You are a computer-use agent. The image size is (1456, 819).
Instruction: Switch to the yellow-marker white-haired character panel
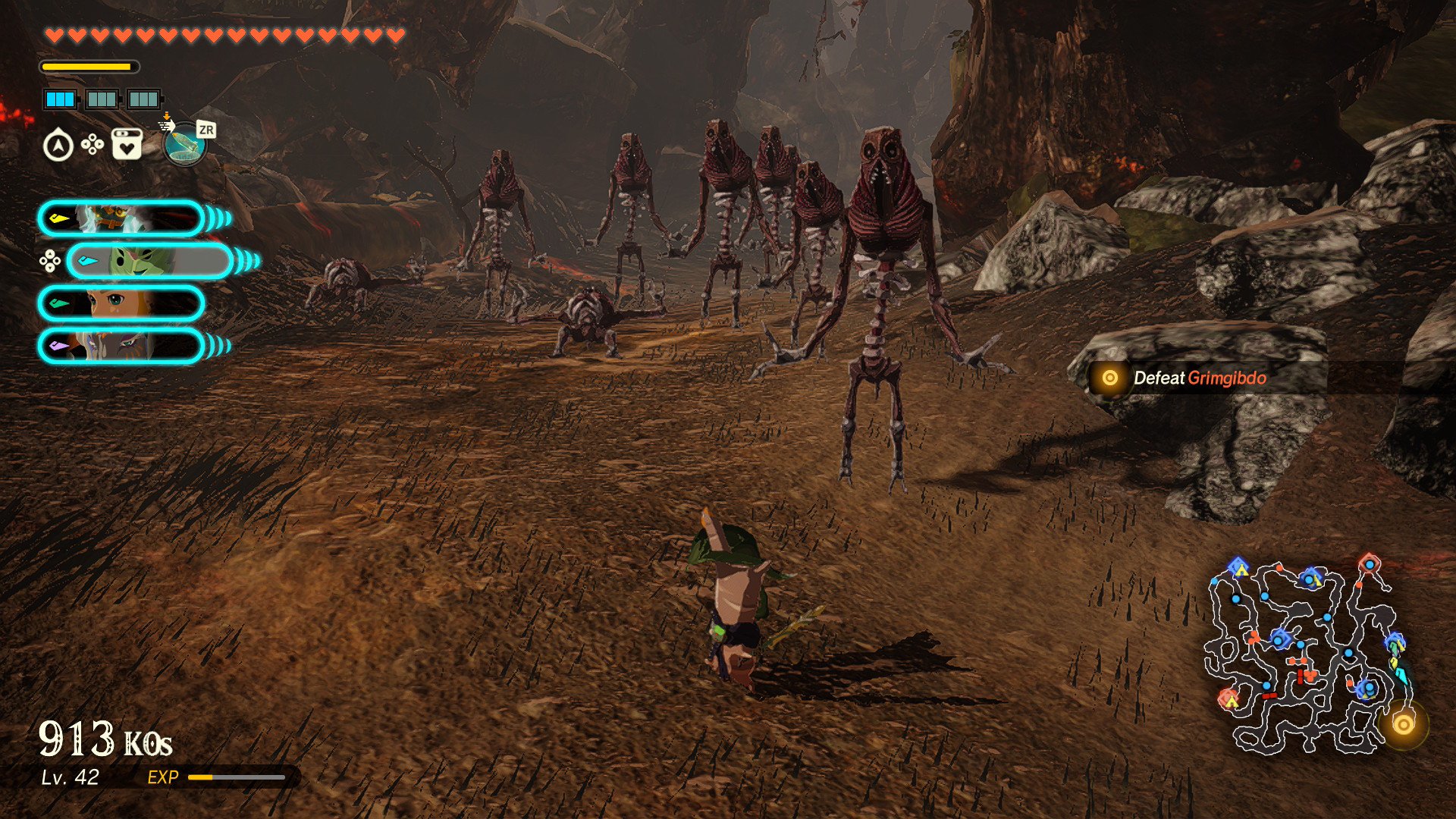coord(121,219)
